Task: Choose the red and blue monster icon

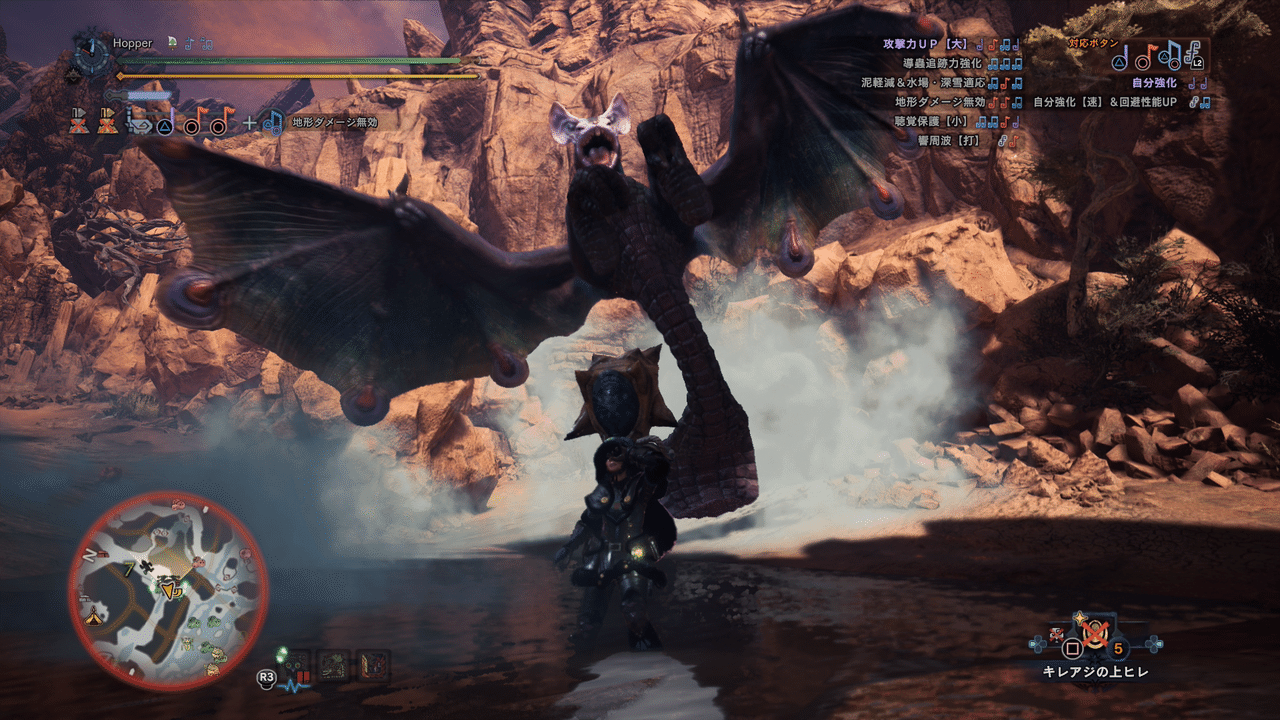Action: (x=372, y=664)
